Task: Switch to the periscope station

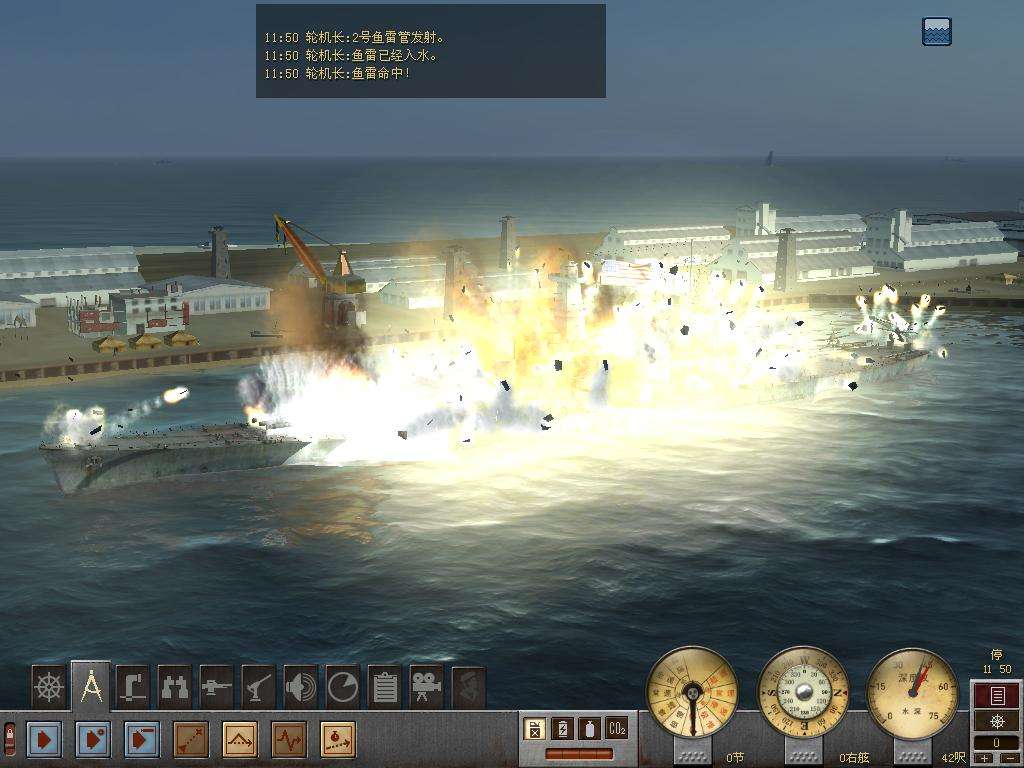Action: pos(132,687)
